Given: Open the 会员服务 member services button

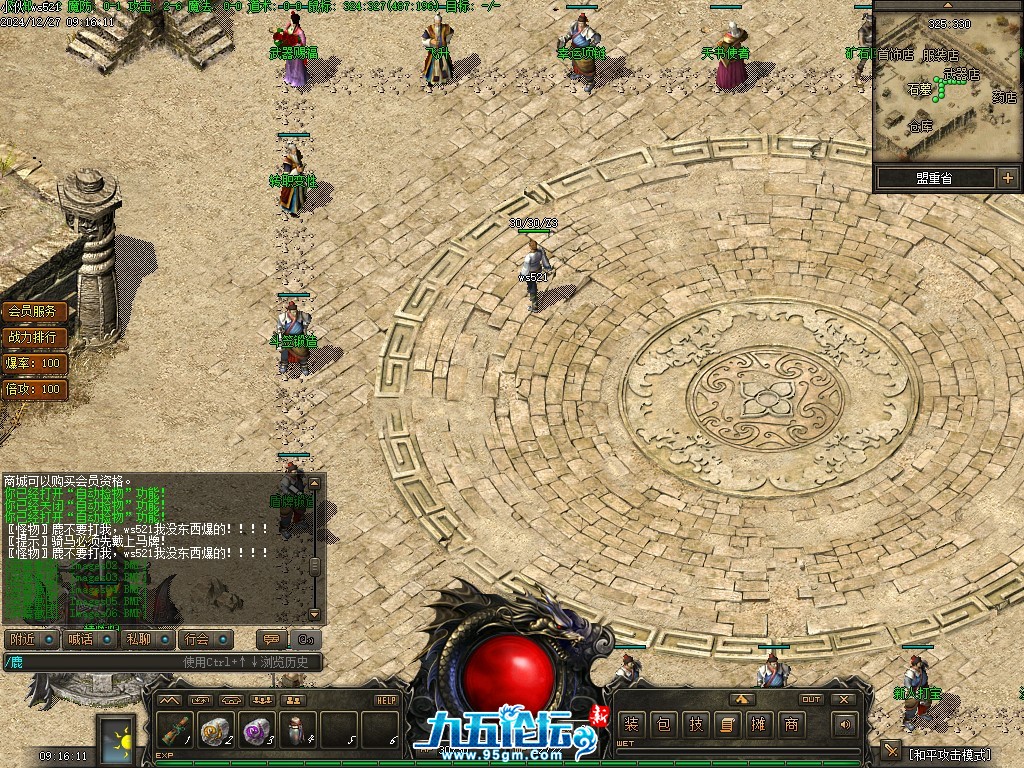Looking at the screenshot, I should (x=34, y=312).
